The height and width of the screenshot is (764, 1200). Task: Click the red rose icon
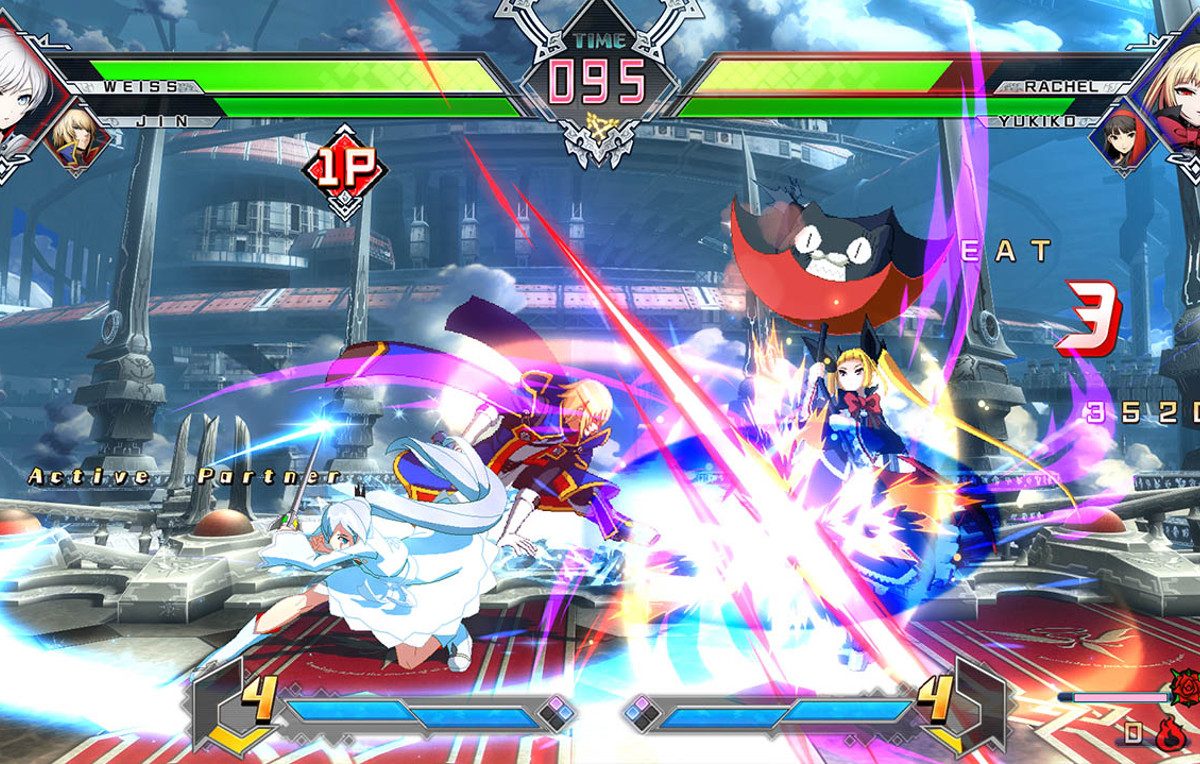(1185, 688)
